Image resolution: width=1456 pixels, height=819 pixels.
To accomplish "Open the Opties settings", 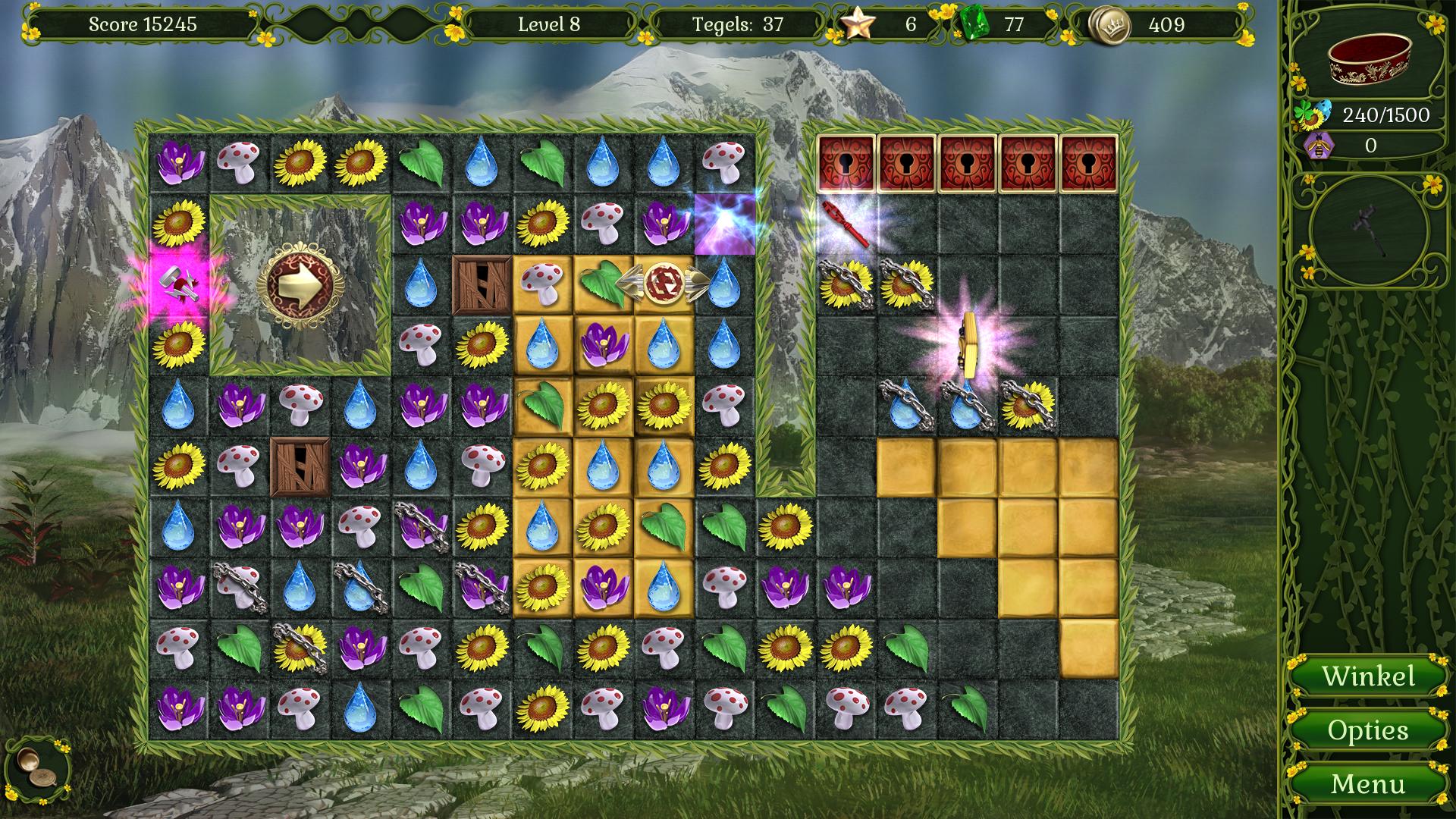I will coord(1368,730).
